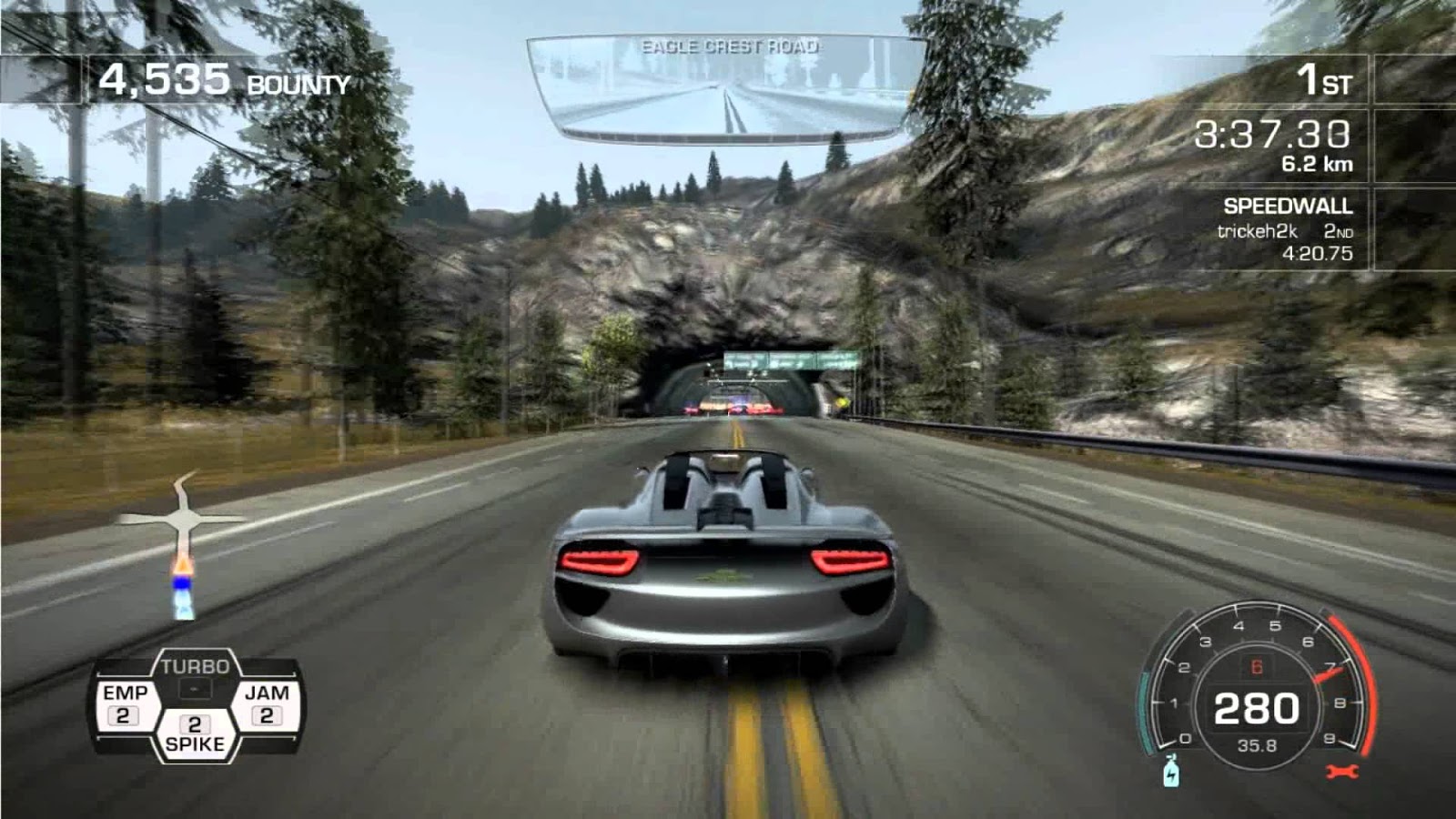
Task: Select the Turbo weapon slot
Action: pos(195,676)
